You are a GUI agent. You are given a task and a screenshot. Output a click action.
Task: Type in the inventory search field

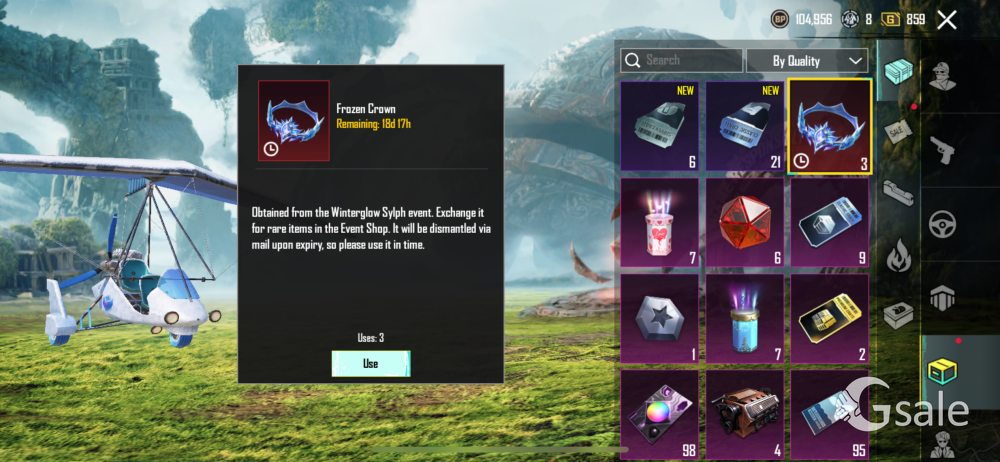point(690,60)
